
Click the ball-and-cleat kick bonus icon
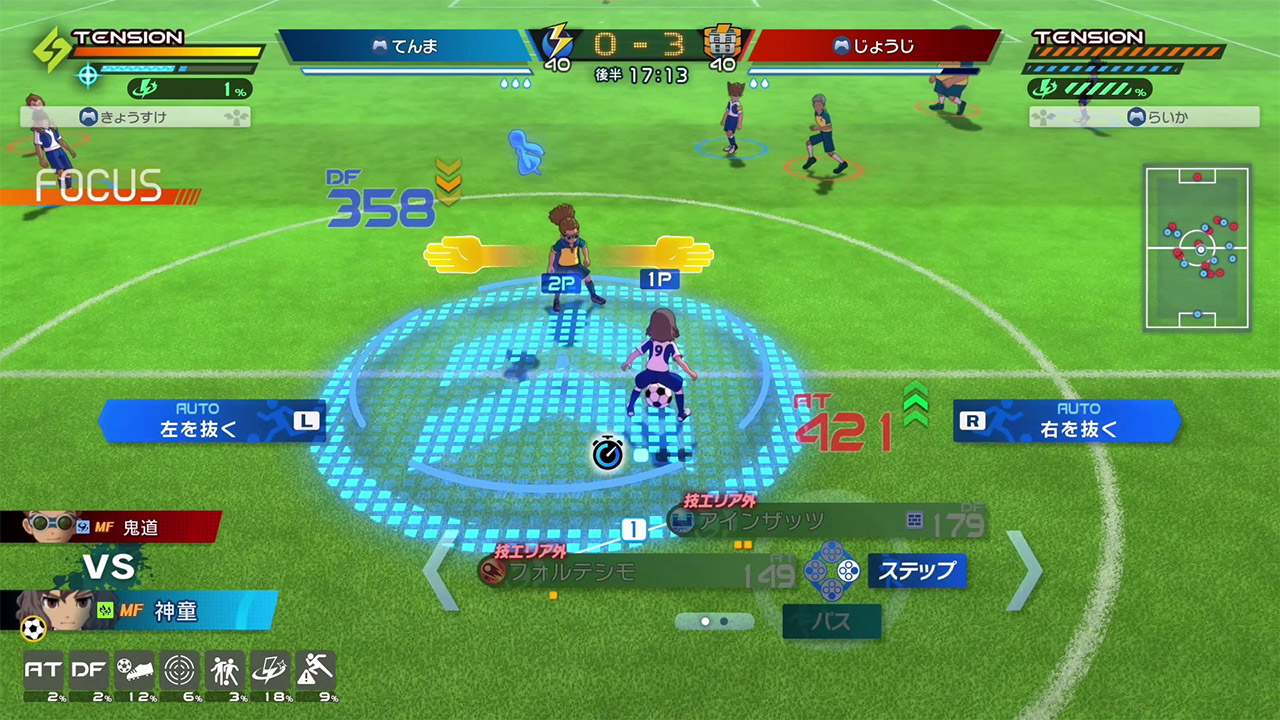click(x=134, y=672)
